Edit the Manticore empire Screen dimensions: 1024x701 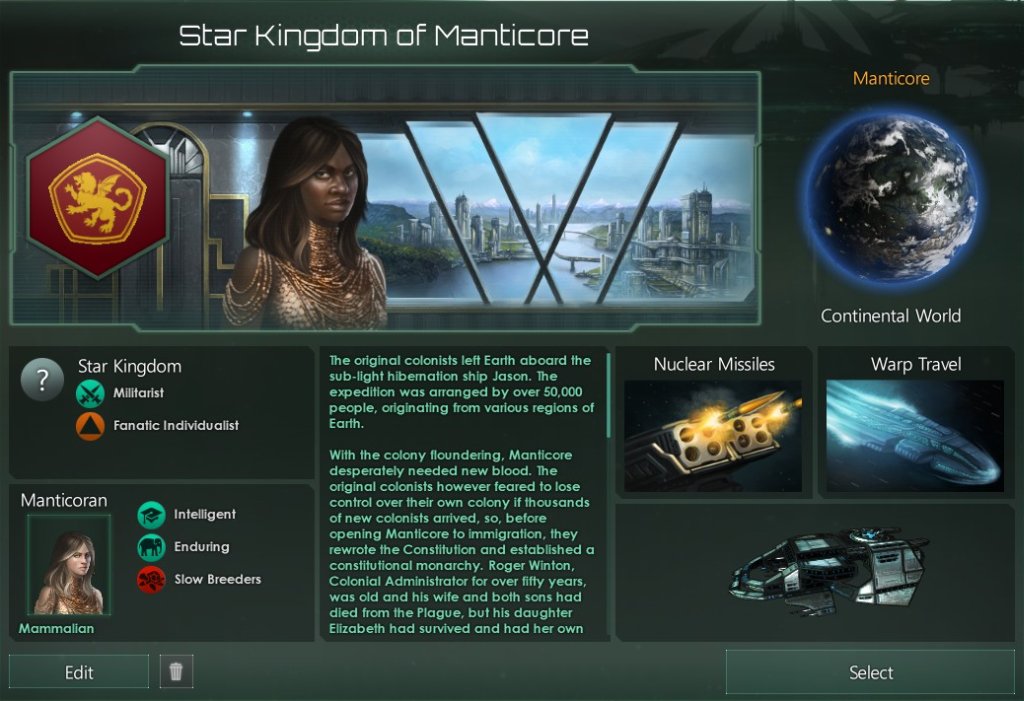[79, 672]
